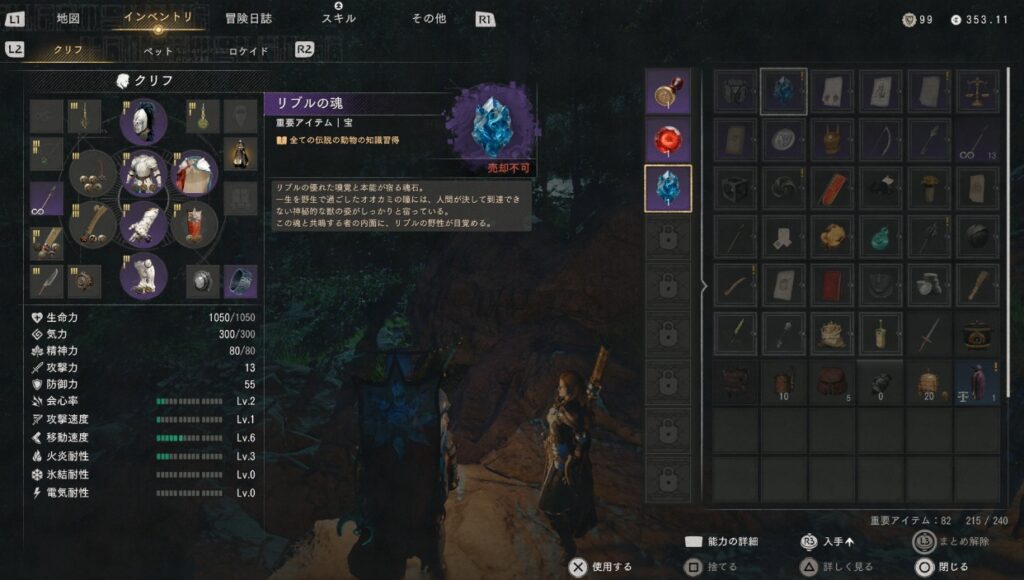Image resolution: width=1024 pixels, height=580 pixels.
Task: Open the 地図 map tab
Action: coord(68,18)
